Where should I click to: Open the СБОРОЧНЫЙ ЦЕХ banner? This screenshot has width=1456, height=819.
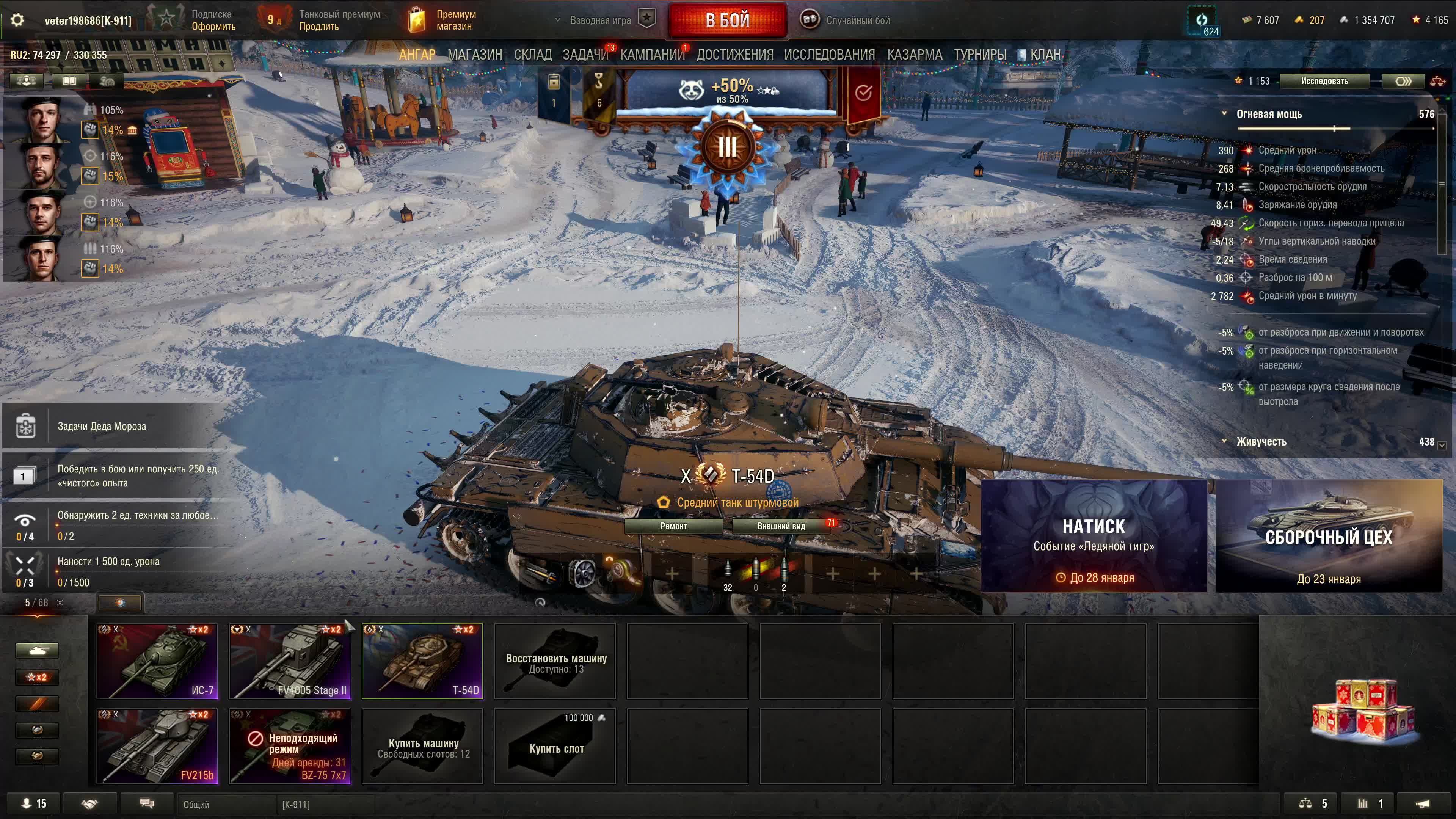coord(1328,535)
